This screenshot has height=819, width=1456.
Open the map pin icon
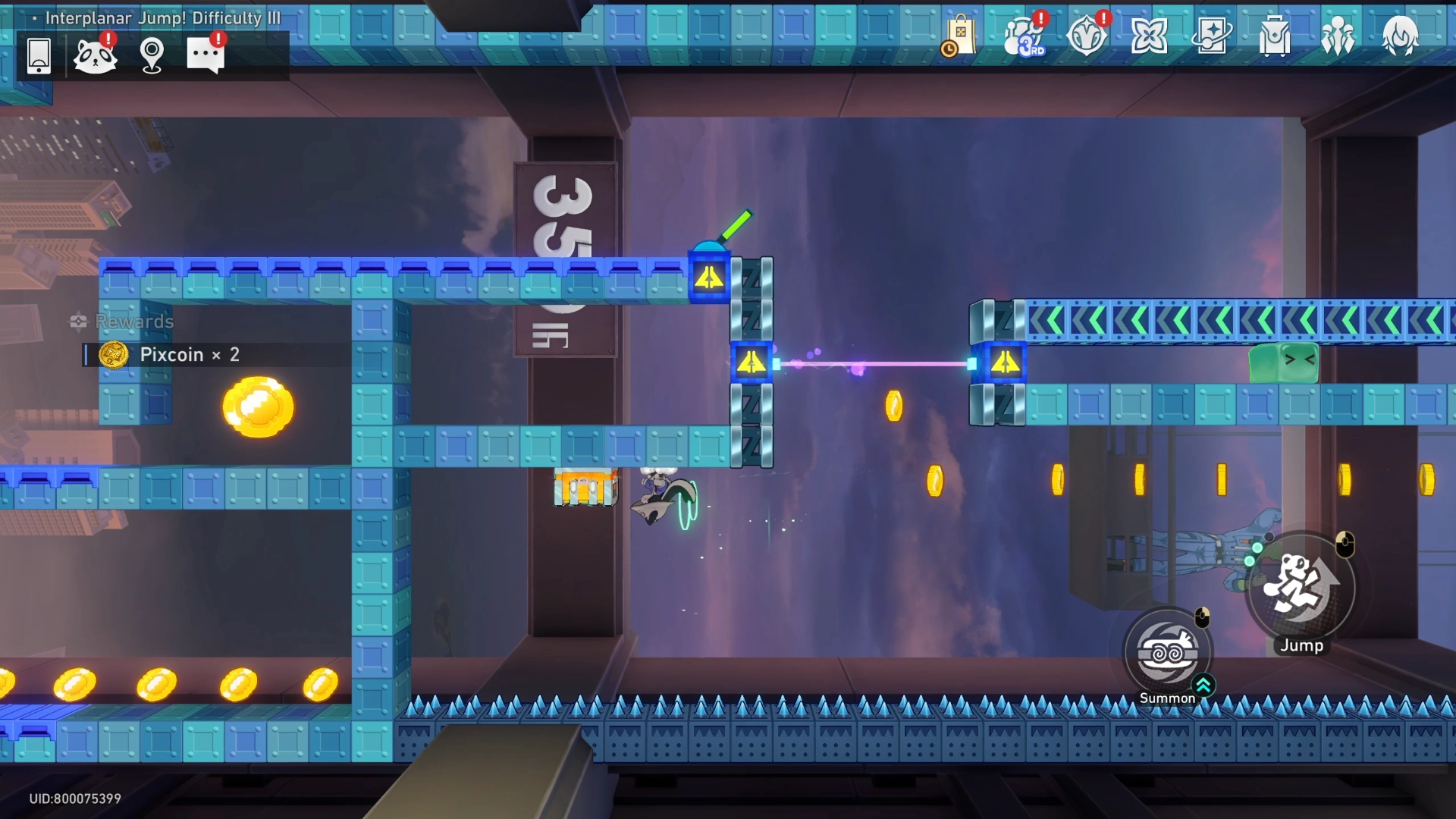coord(152,55)
